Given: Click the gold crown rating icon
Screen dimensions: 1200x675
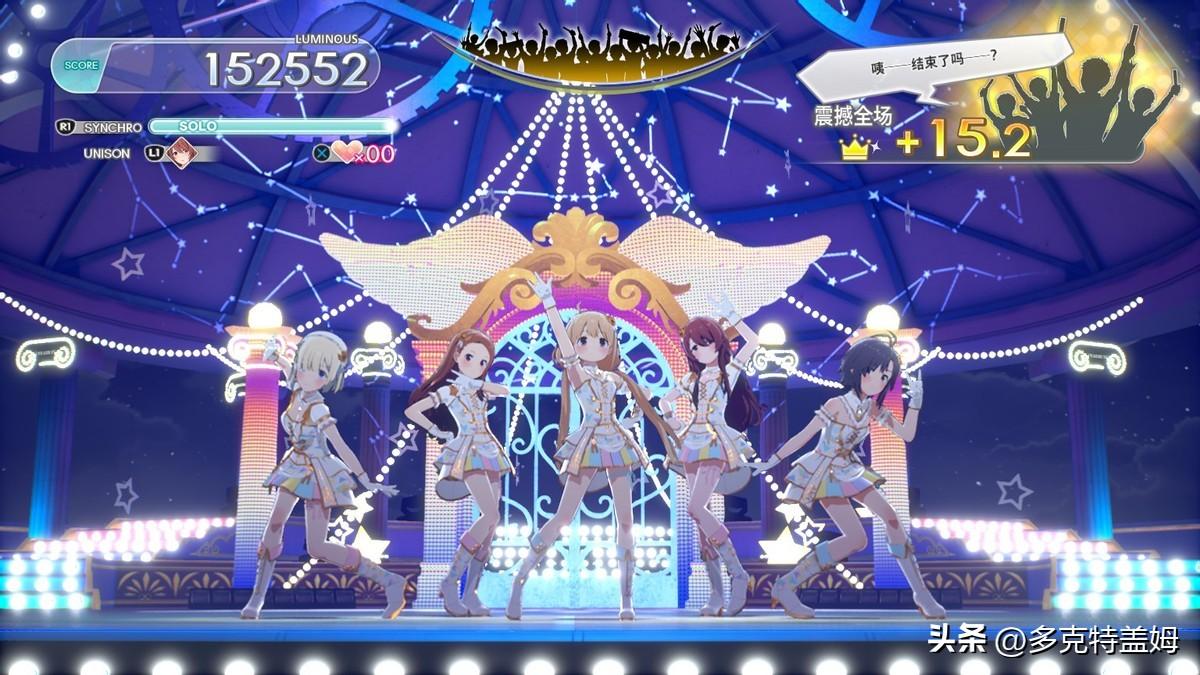Looking at the screenshot, I should pyautogui.click(x=855, y=148).
